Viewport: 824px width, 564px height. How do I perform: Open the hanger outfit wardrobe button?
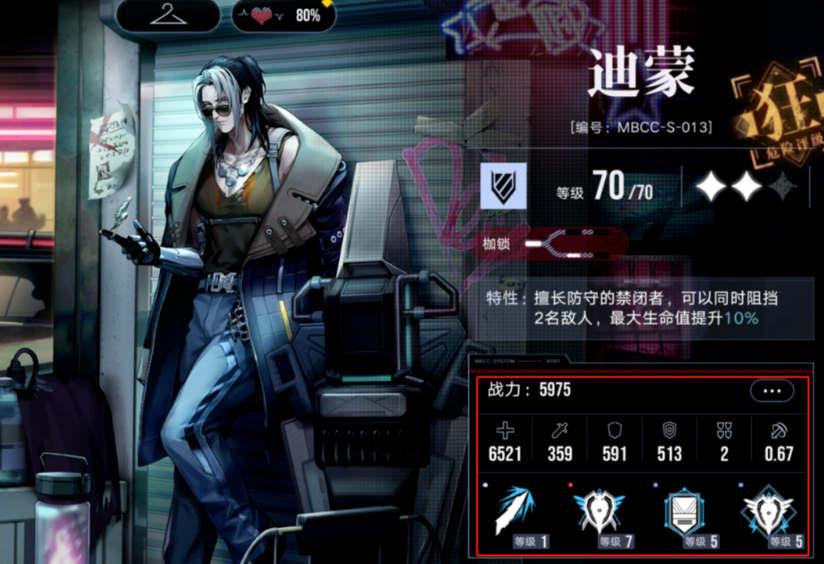coord(167,15)
